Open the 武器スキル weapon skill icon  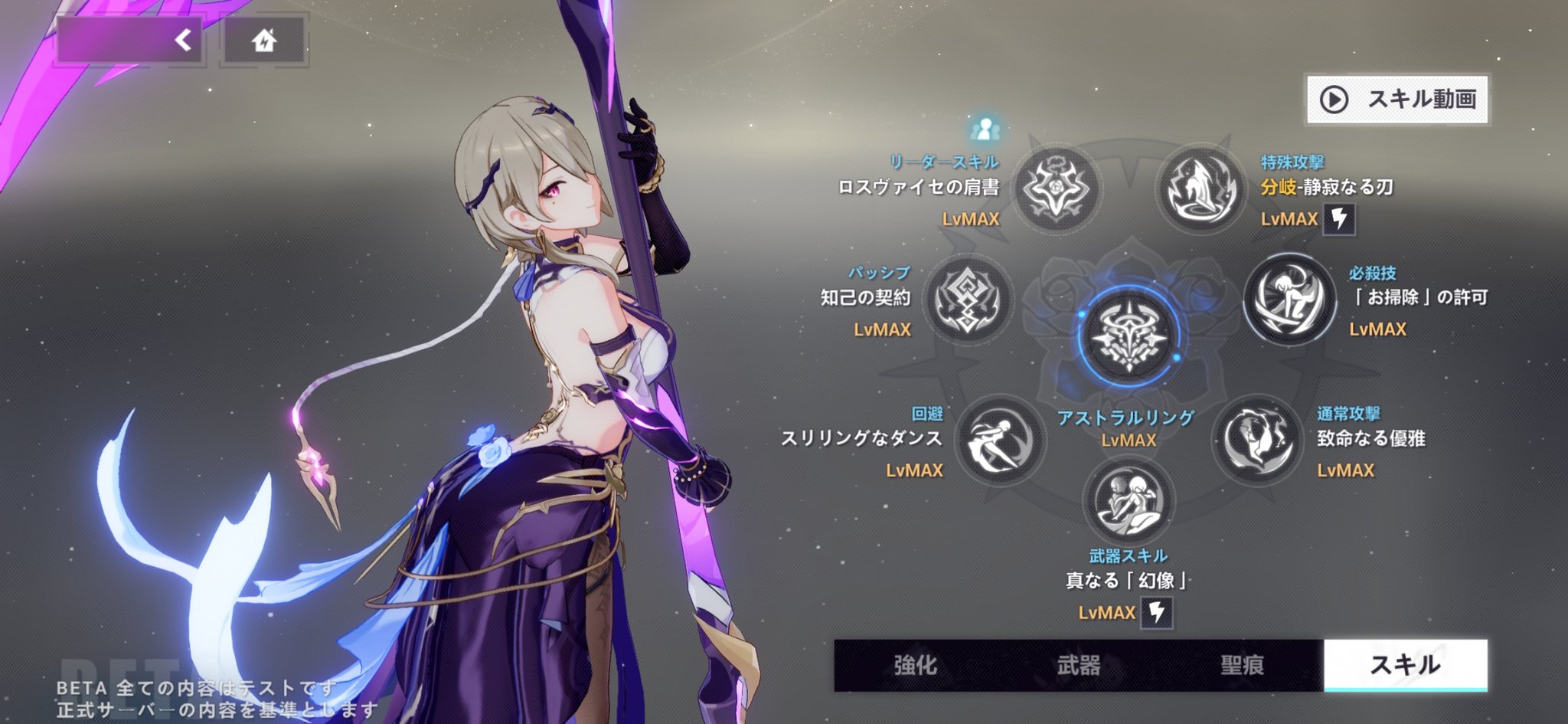click(1129, 502)
